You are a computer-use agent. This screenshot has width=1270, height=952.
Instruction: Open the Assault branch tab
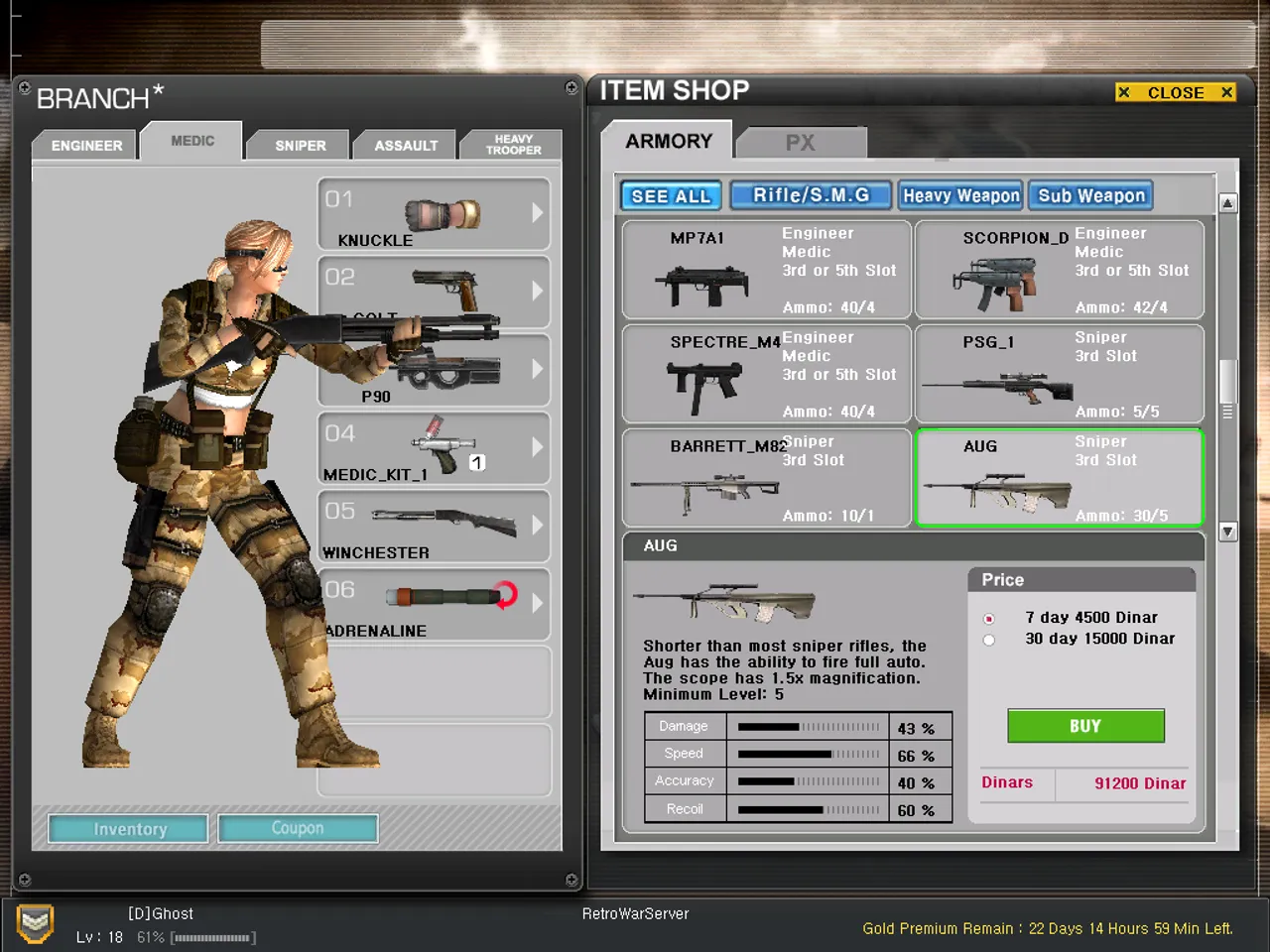click(406, 145)
